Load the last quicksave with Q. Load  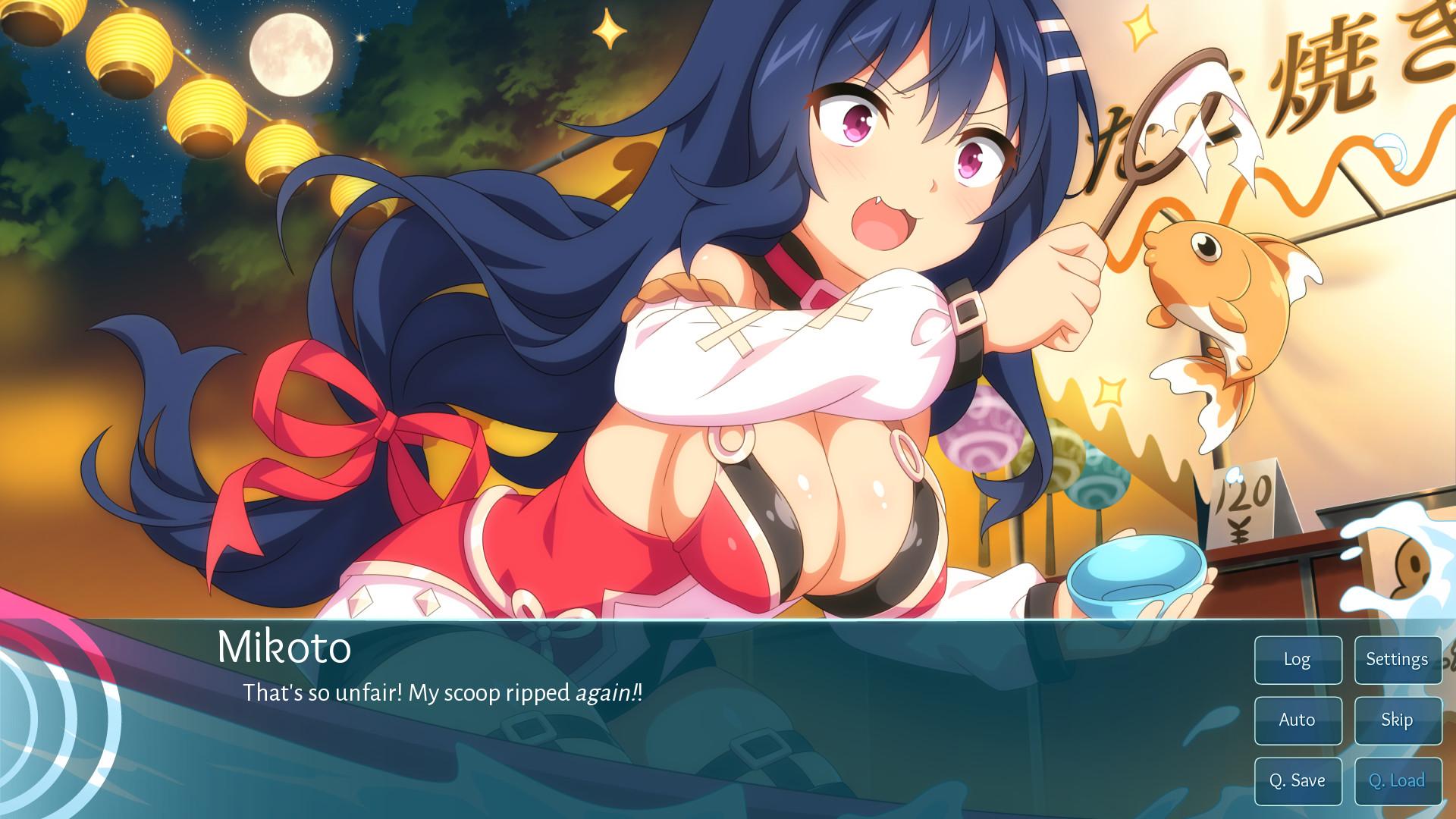(x=1398, y=780)
